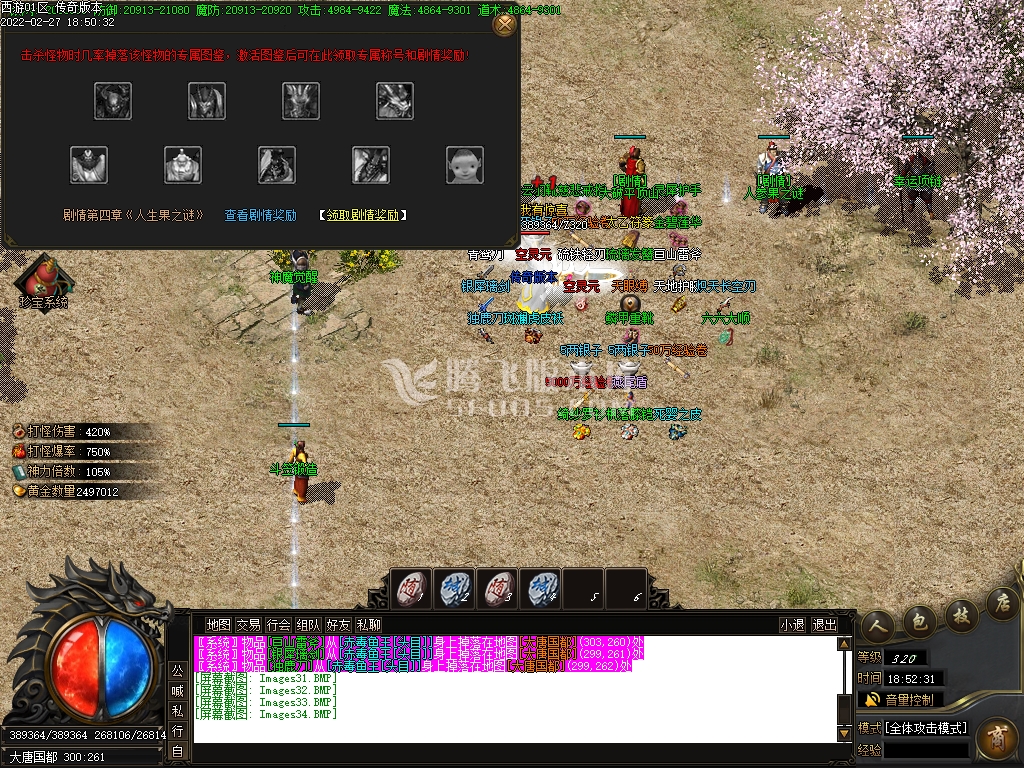This screenshot has width=1024, height=768.
Task: Toggle the sound control (音量控制)
Action: tap(900, 699)
